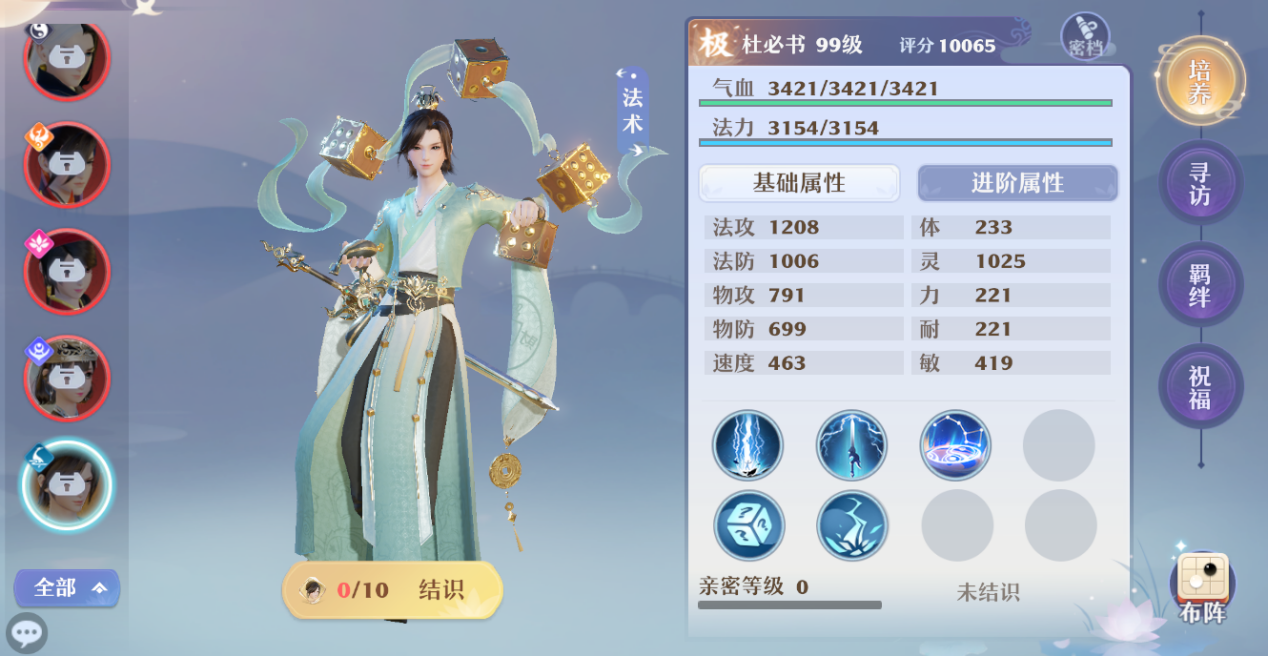Image resolution: width=1268 pixels, height=656 pixels.
Task: Select the pink lotus badge companion portrait
Action: pos(66,271)
